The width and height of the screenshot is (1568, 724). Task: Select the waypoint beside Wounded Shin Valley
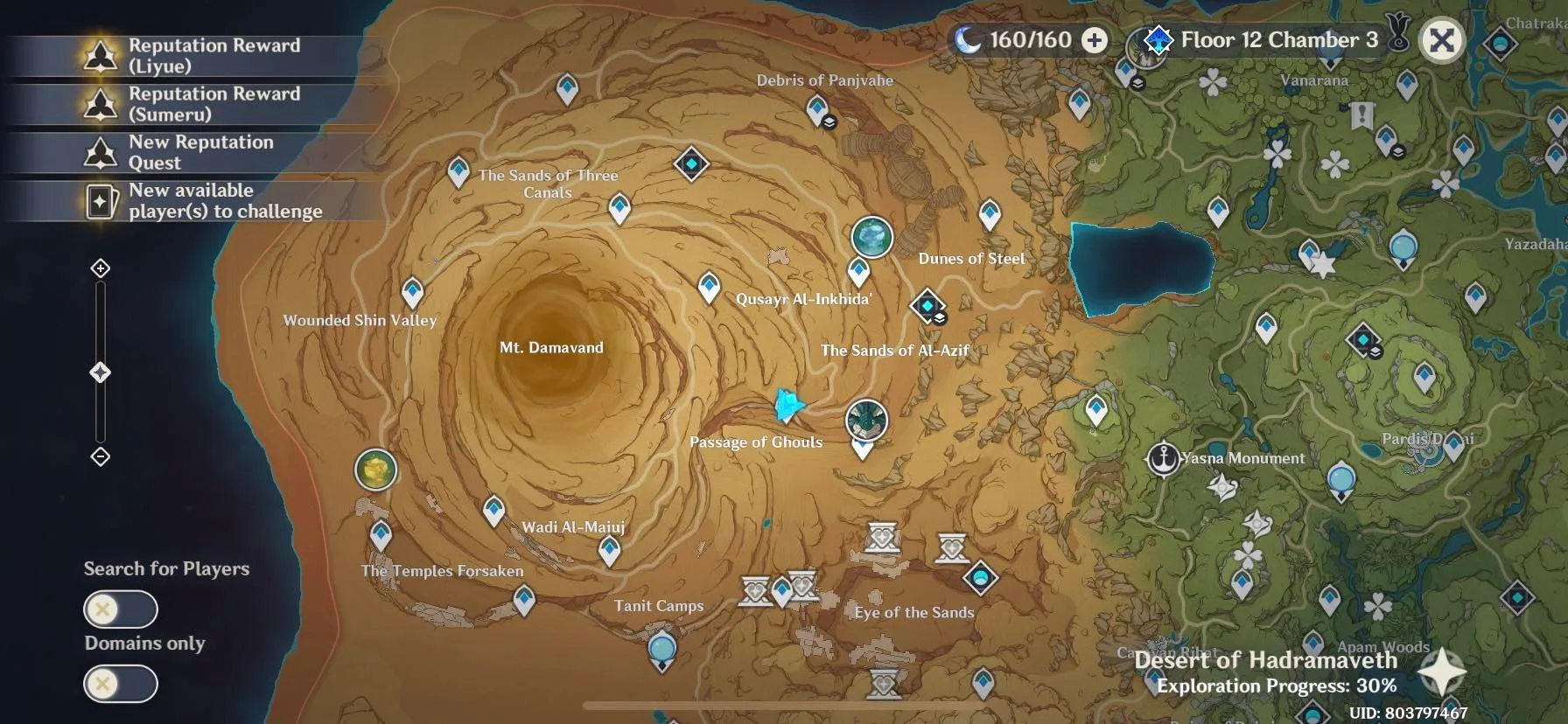412,292
